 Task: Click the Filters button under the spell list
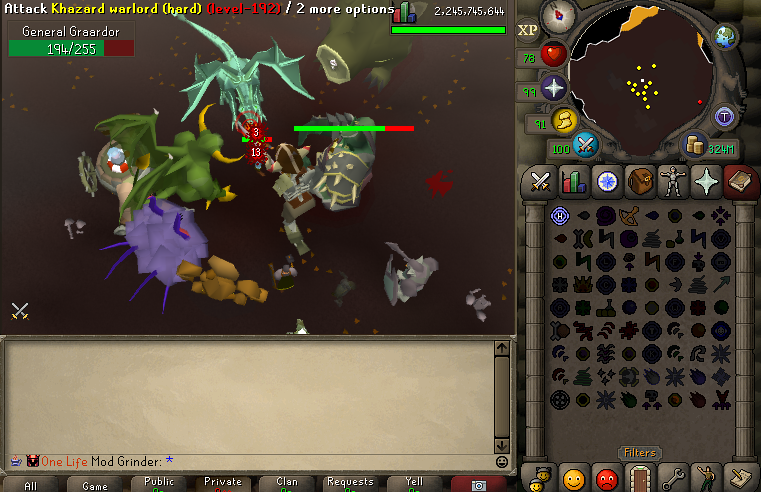(640, 453)
